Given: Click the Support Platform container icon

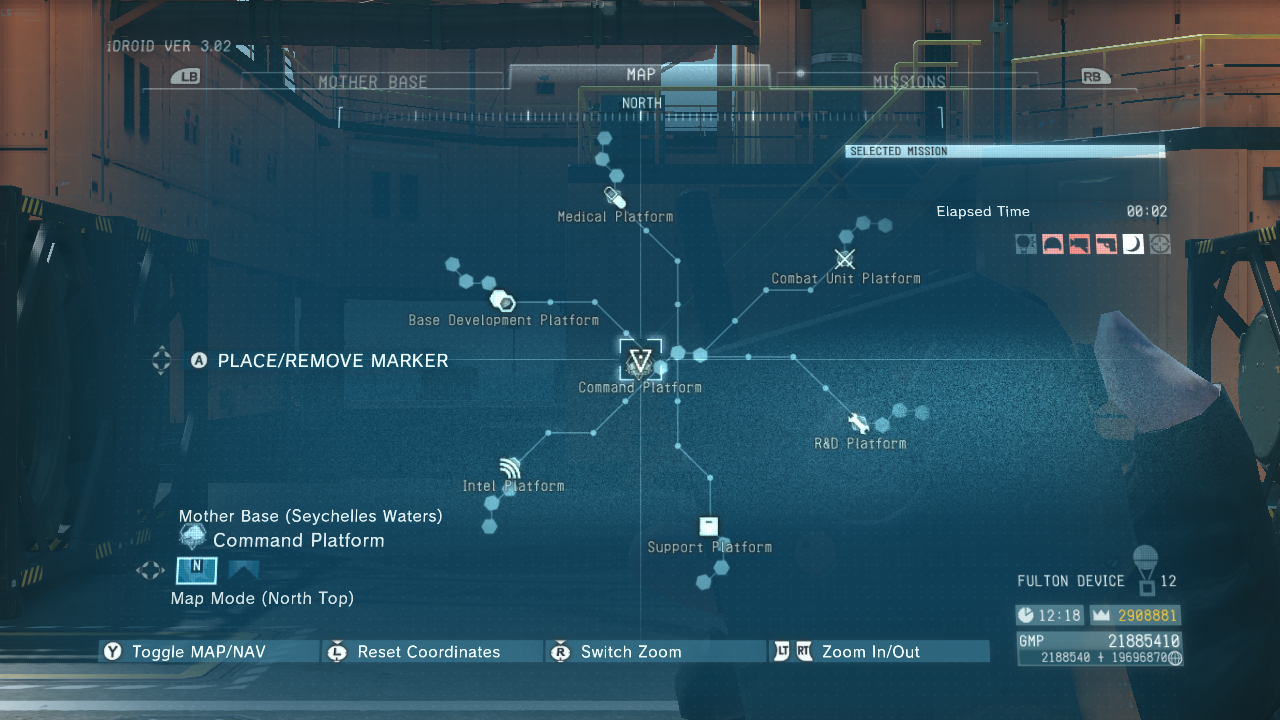Looking at the screenshot, I should [708, 525].
